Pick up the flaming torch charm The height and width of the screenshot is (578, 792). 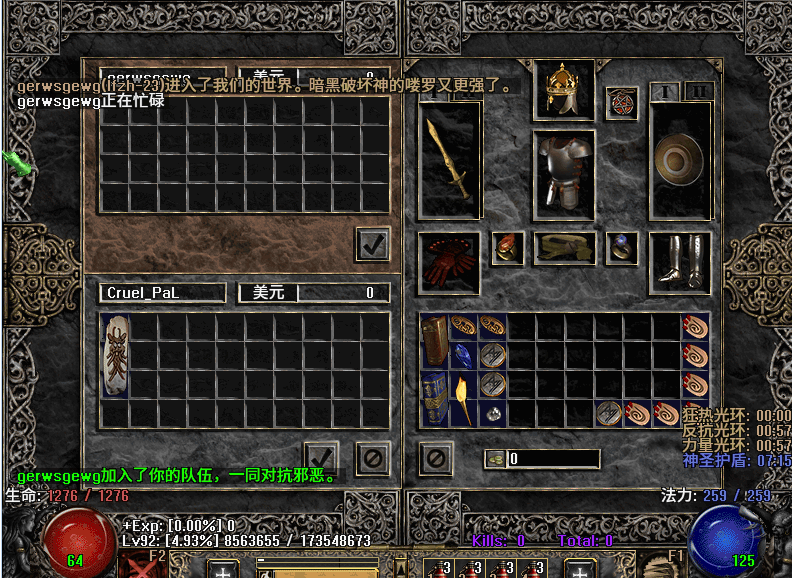click(x=462, y=398)
